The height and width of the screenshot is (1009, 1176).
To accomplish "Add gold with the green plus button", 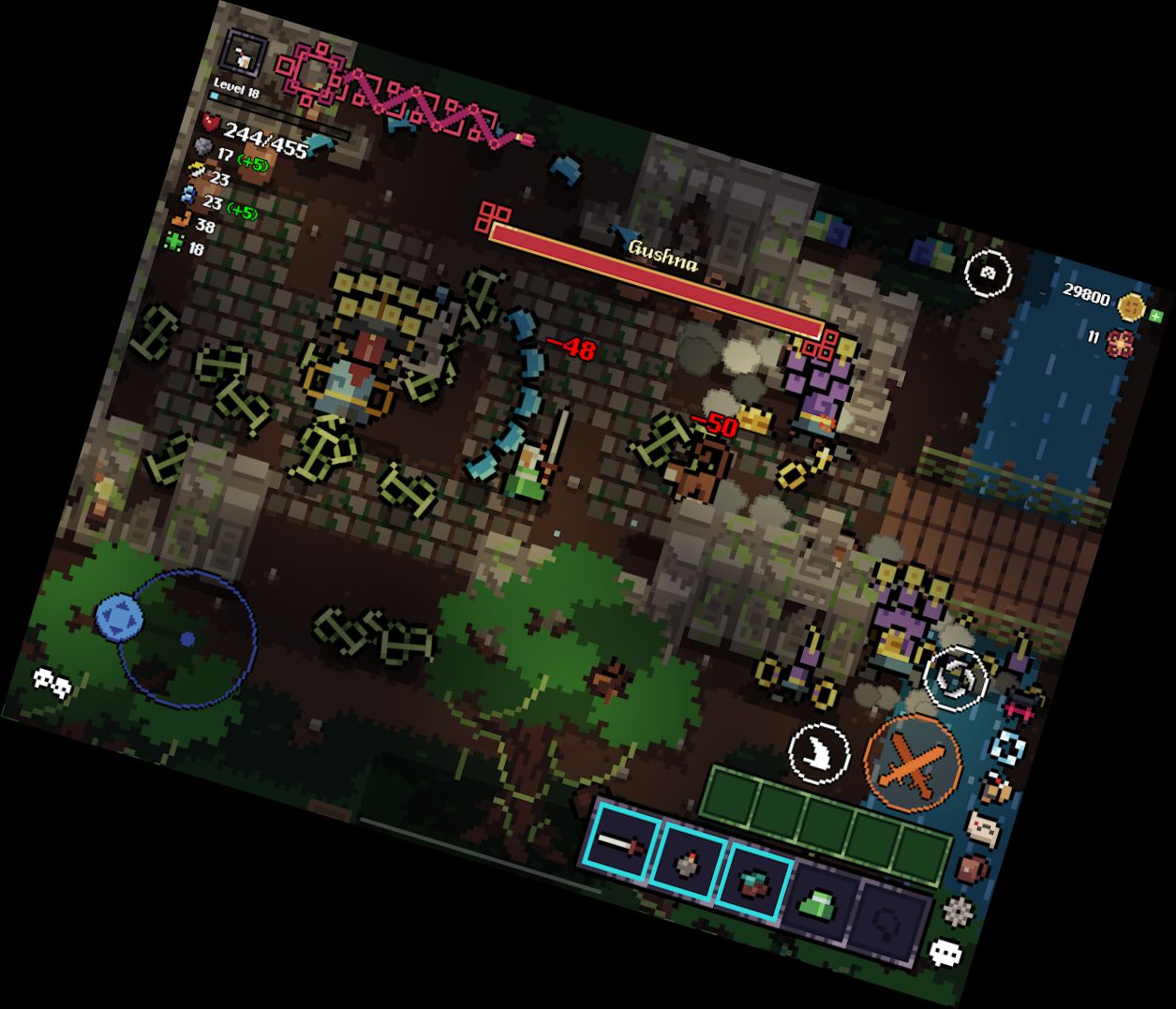I will click(x=1155, y=316).
